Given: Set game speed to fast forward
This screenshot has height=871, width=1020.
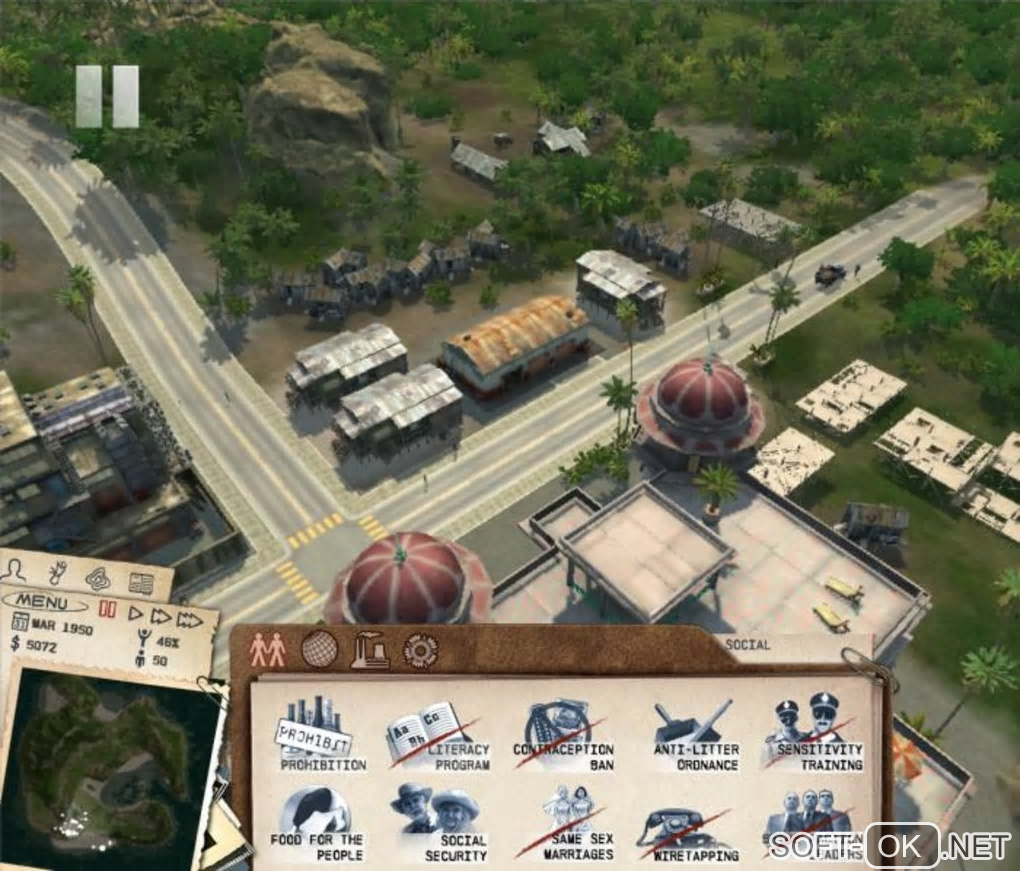Looking at the screenshot, I should (161, 617).
